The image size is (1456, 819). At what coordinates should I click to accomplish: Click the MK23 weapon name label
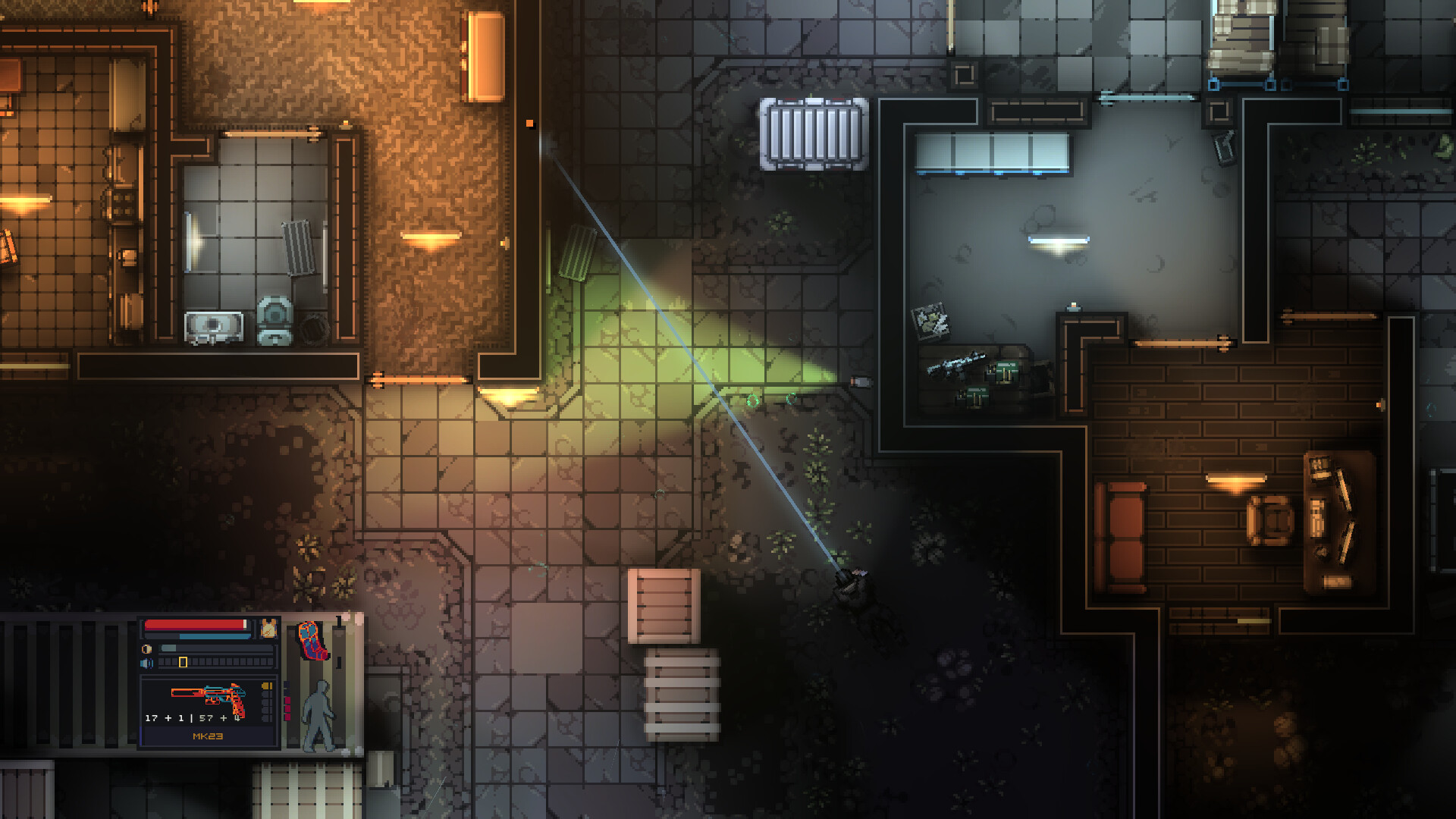coord(208,736)
